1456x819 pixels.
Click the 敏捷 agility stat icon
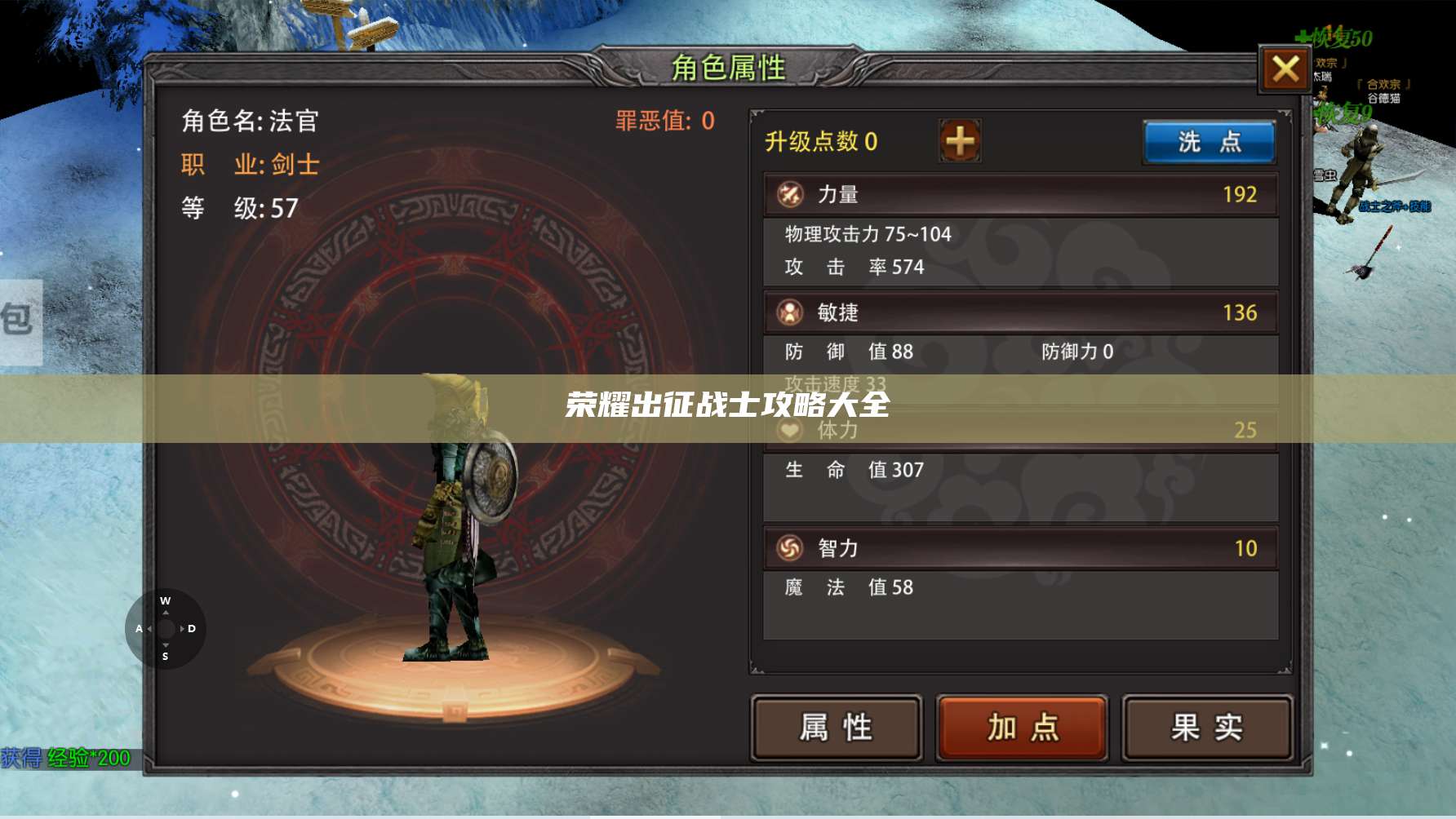[790, 312]
